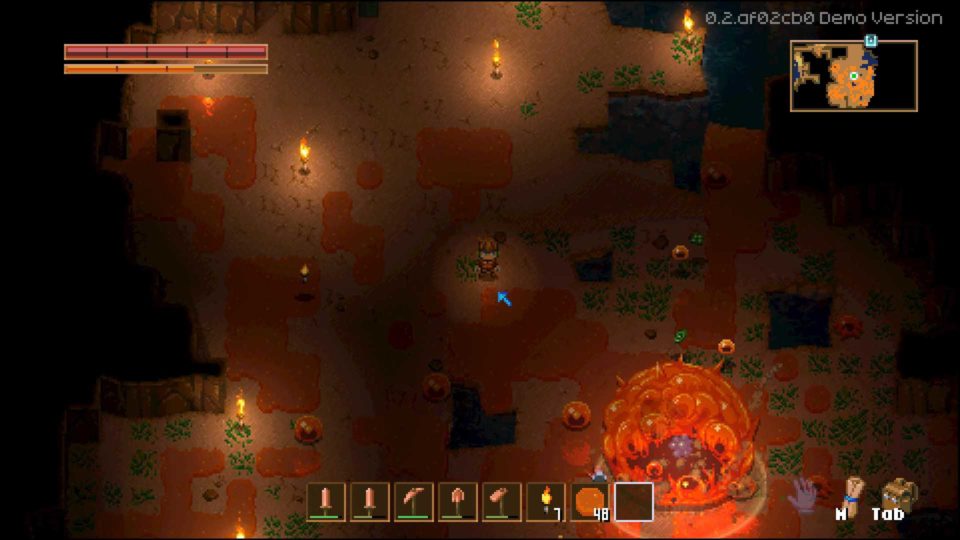Click the cyan marker on the minimap edge
Screen dimensions: 960x540
[x=871, y=41]
